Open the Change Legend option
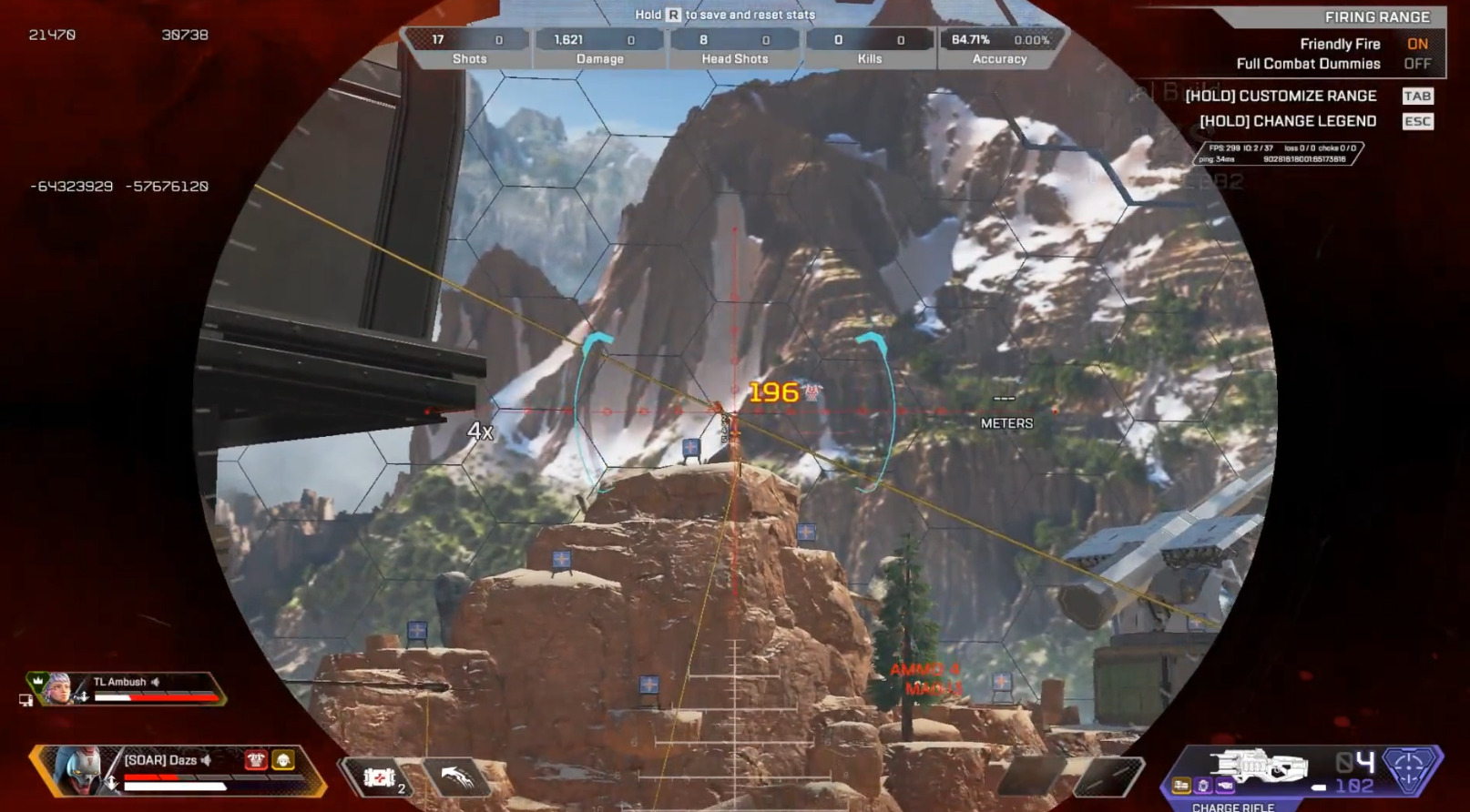Image resolution: width=1470 pixels, height=812 pixels. [x=1287, y=121]
